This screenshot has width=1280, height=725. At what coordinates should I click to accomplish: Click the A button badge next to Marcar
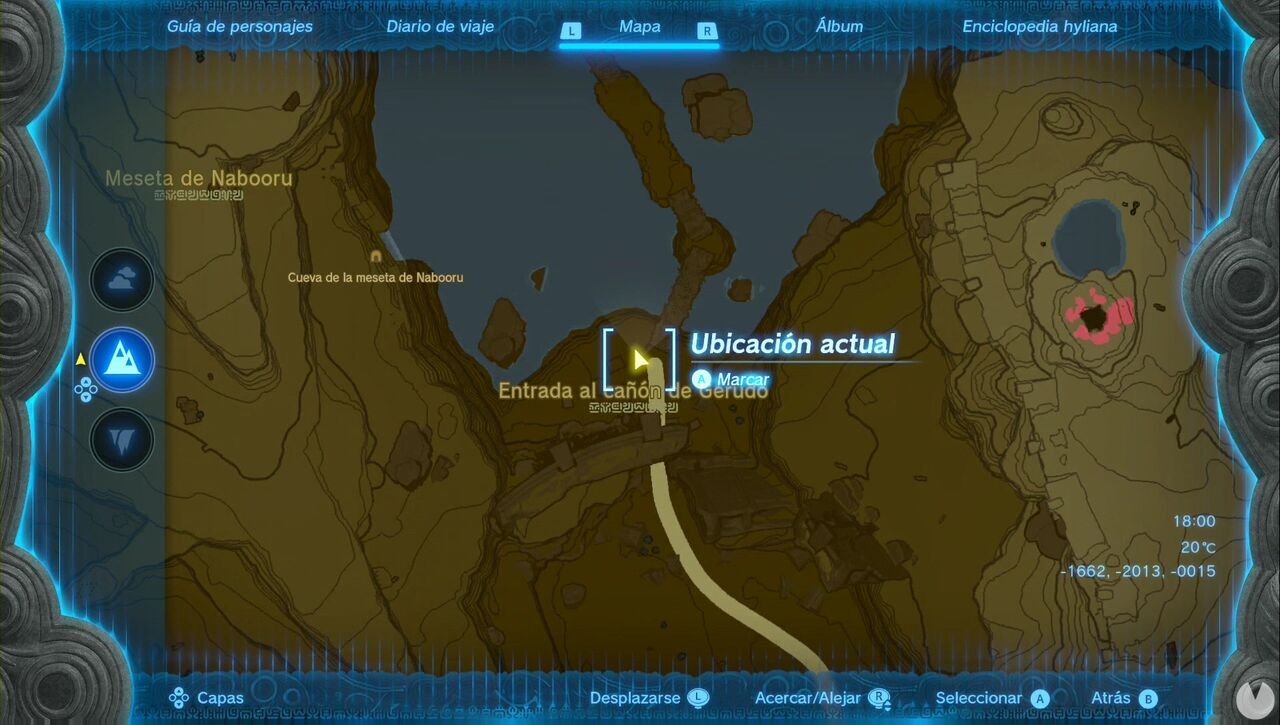coord(701,380)
